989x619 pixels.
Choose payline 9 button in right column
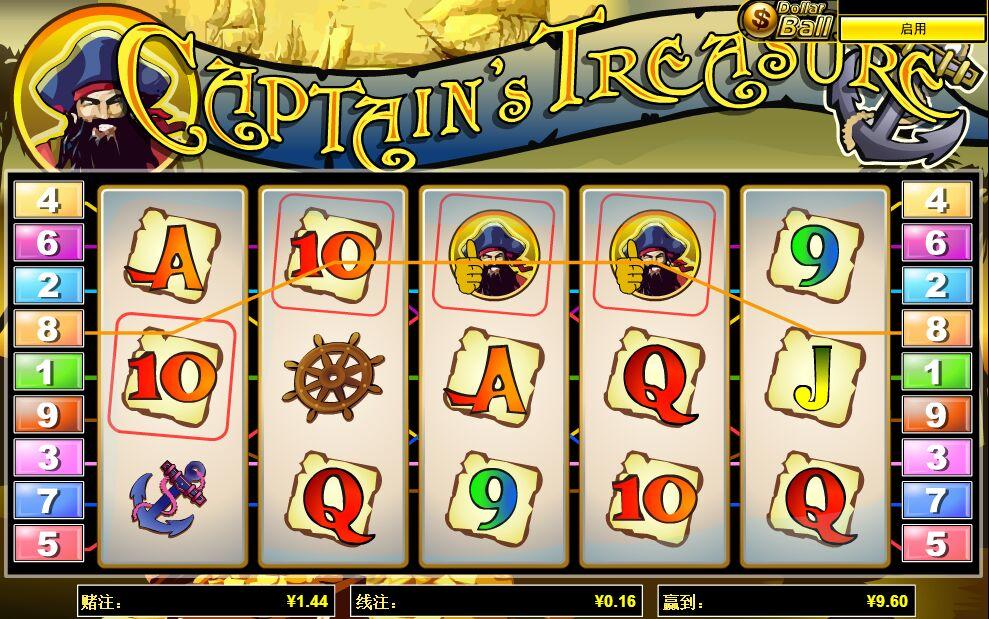pos(936,415)
